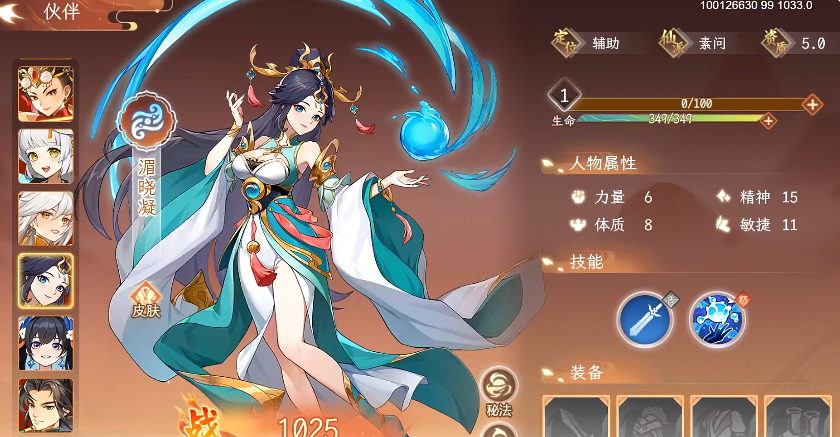This screenshot has height=437, width=840.
Task: Choose the twin-bun purple-eyed girl portrait
Action: pyautogui.click(x=45, y=342)
